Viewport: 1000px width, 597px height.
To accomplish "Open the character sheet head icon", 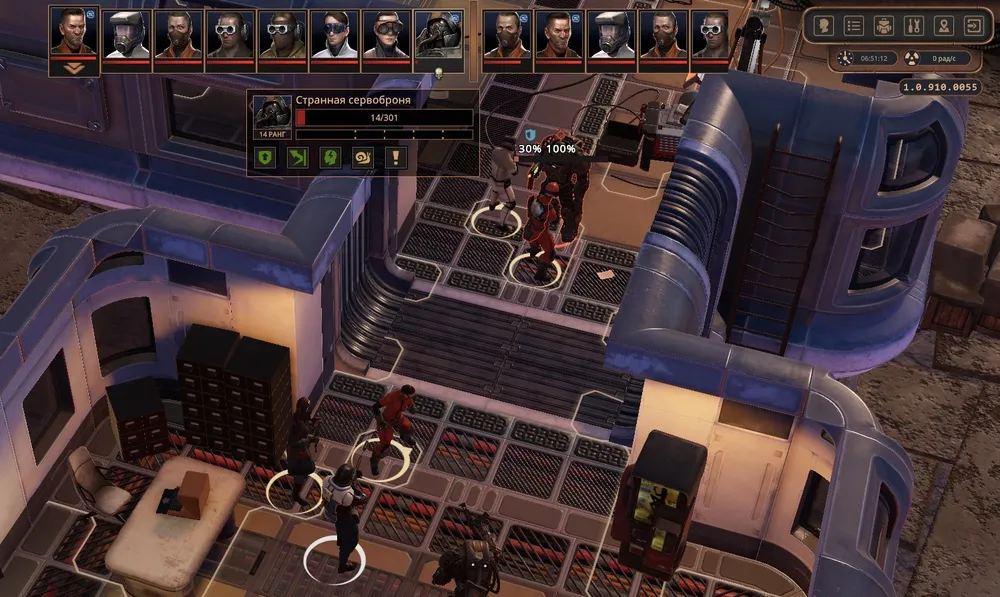I will [x=823, y=26].
